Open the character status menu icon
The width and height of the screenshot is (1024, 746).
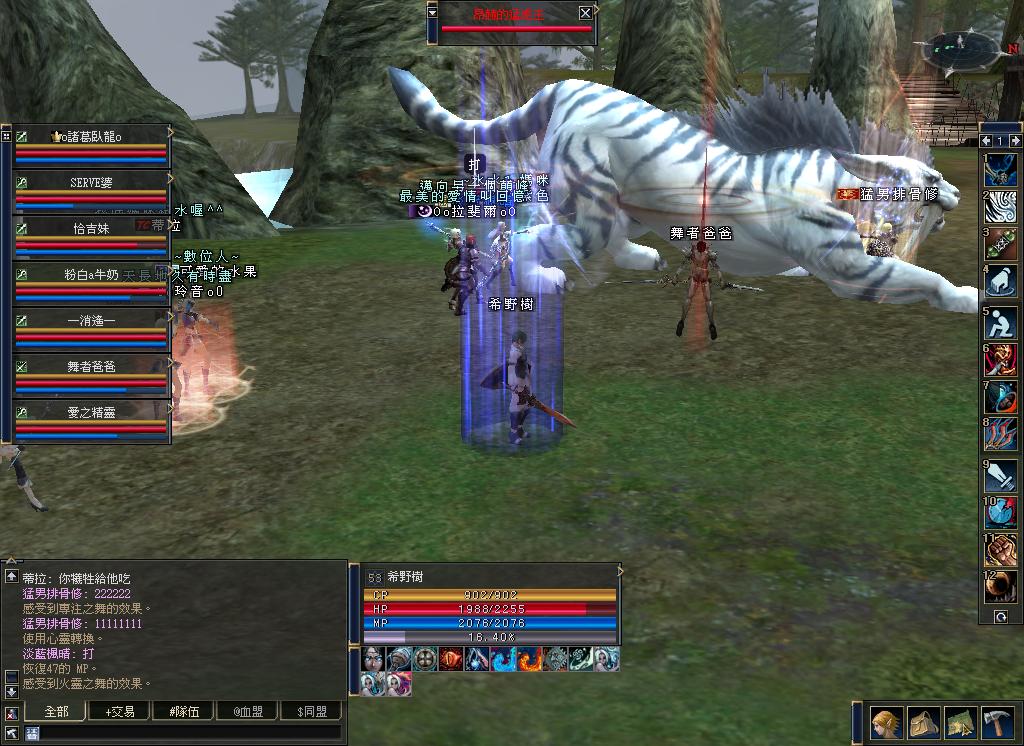(x=887, y=723)
